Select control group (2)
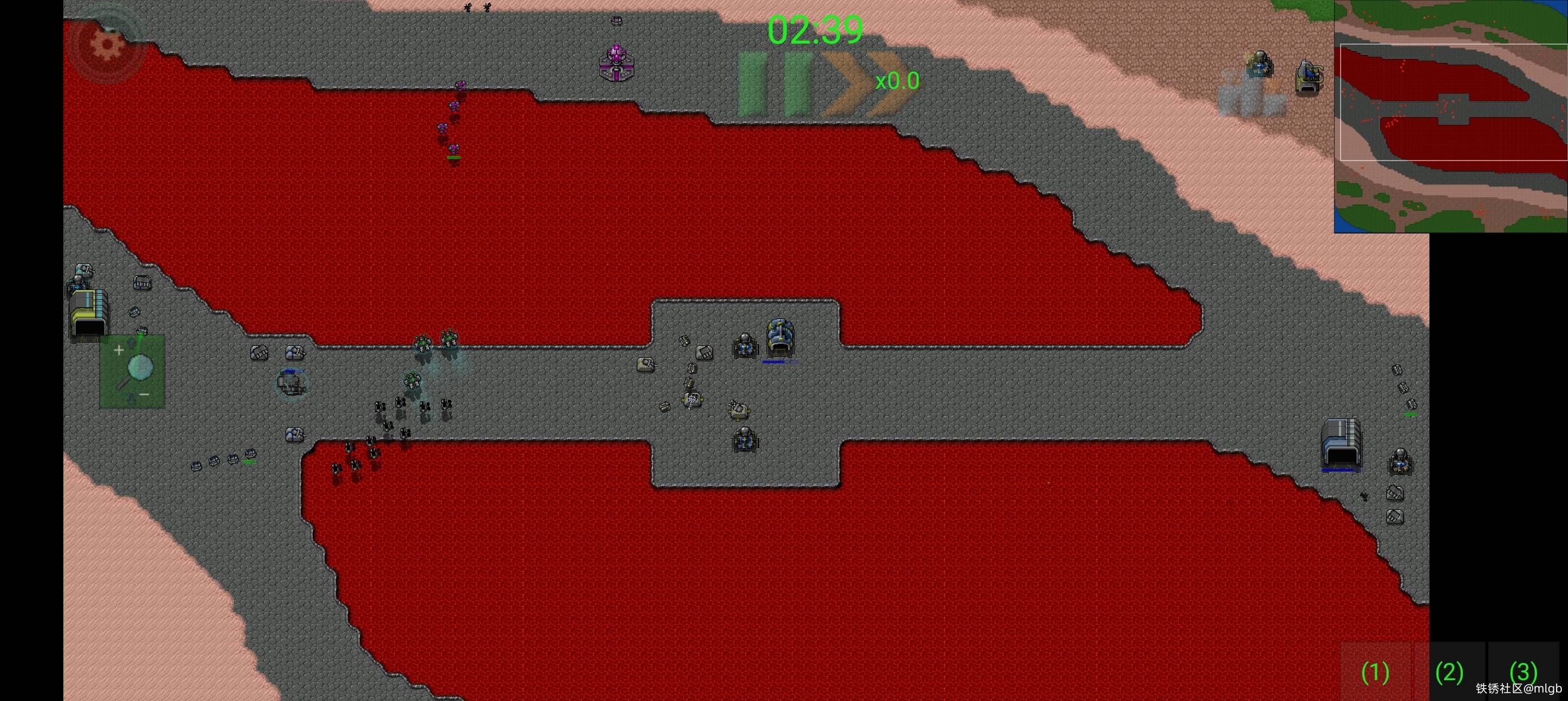 click(1449, 672)
